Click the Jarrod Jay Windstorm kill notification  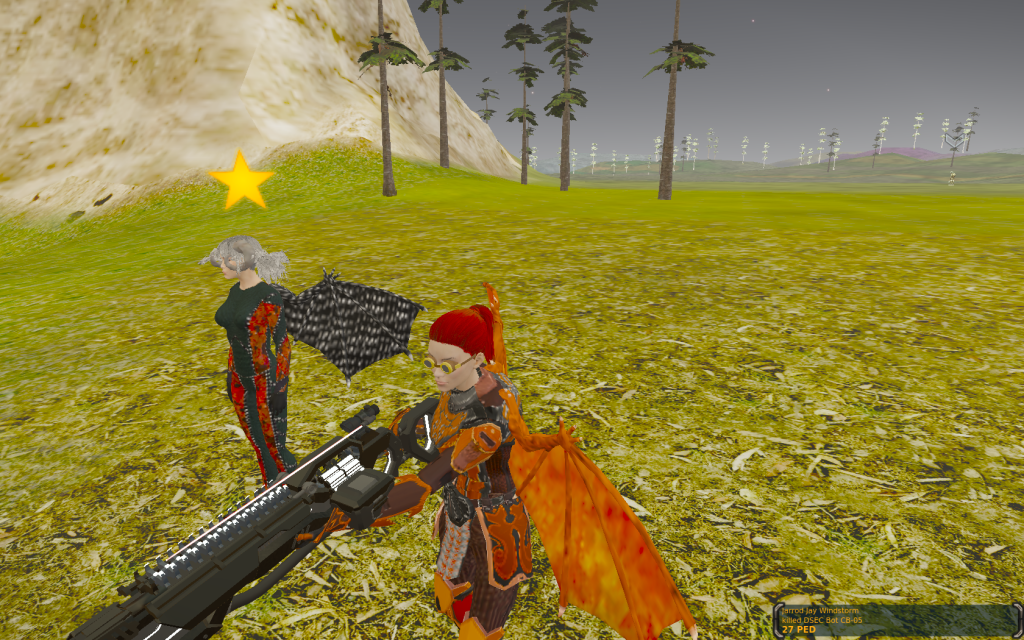pos(893,620)
